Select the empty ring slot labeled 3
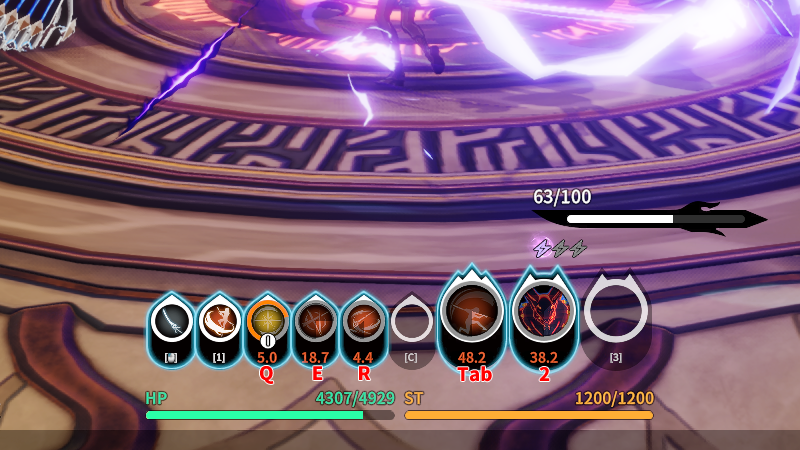The image size is (800, 450). 616,312
